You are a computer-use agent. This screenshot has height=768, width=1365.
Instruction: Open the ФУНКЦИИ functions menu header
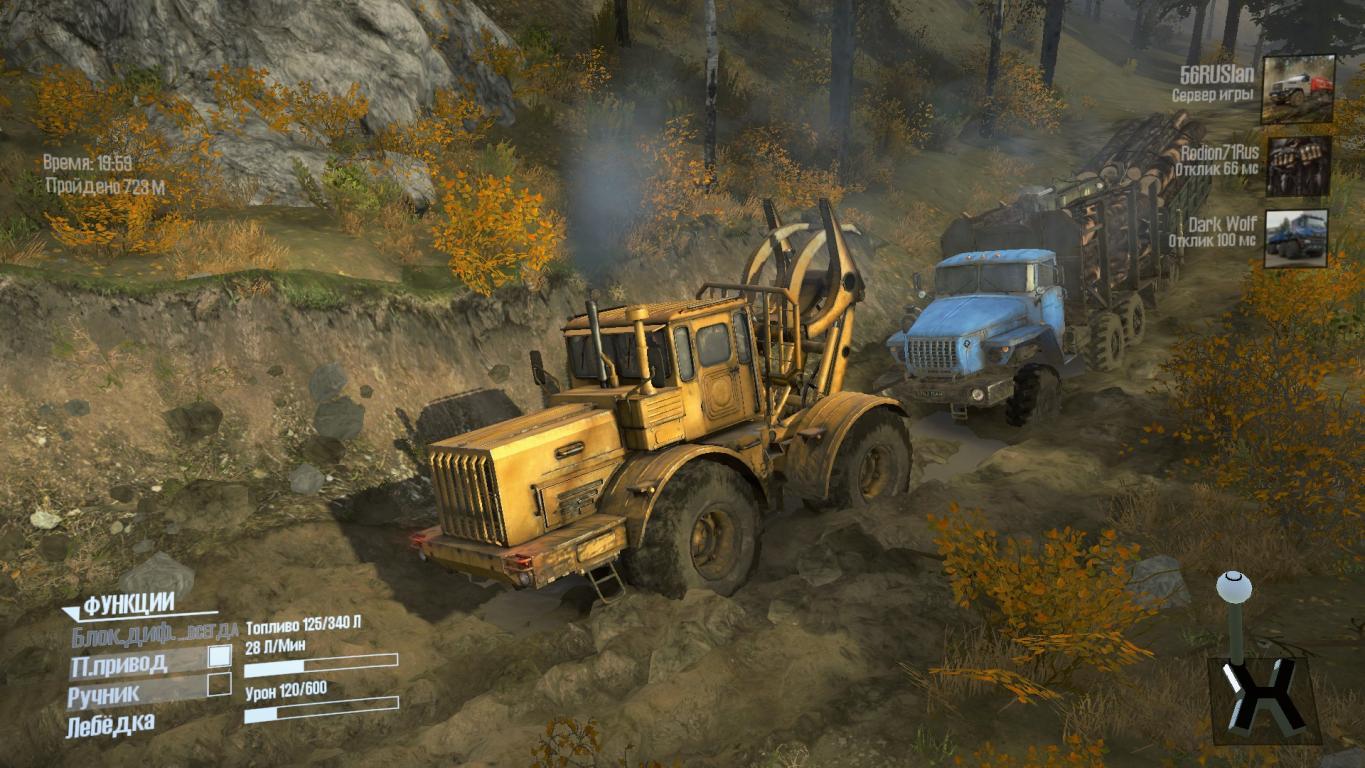[x=128, y=604]
